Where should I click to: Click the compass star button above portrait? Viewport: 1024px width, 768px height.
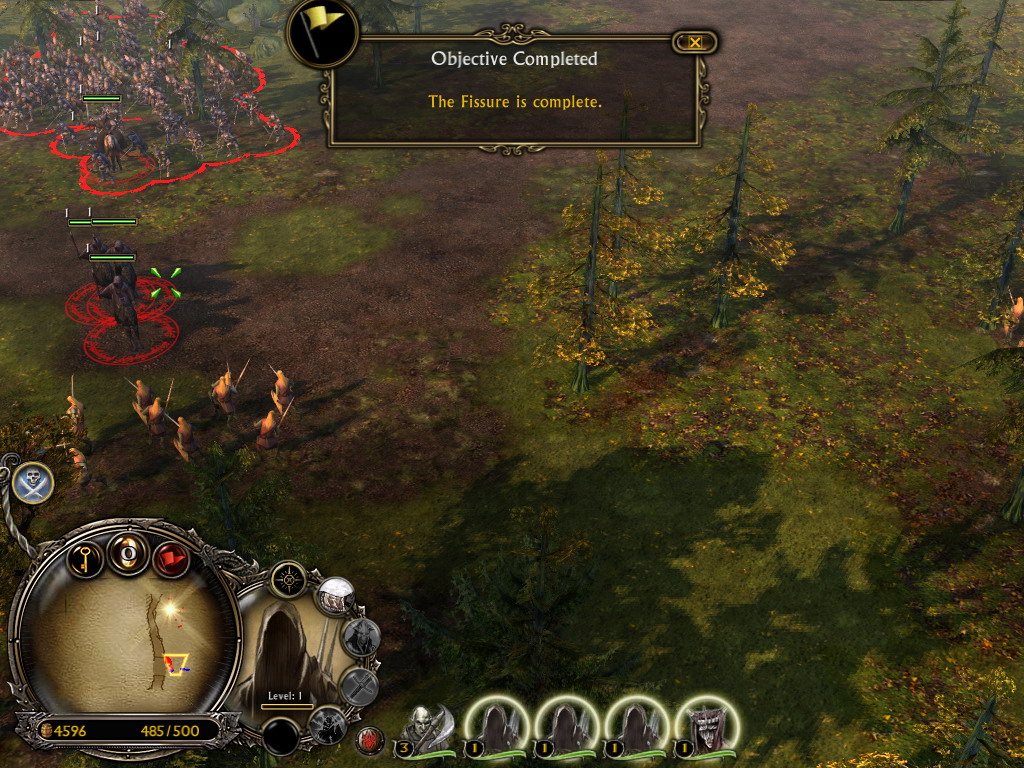[288, 579]
